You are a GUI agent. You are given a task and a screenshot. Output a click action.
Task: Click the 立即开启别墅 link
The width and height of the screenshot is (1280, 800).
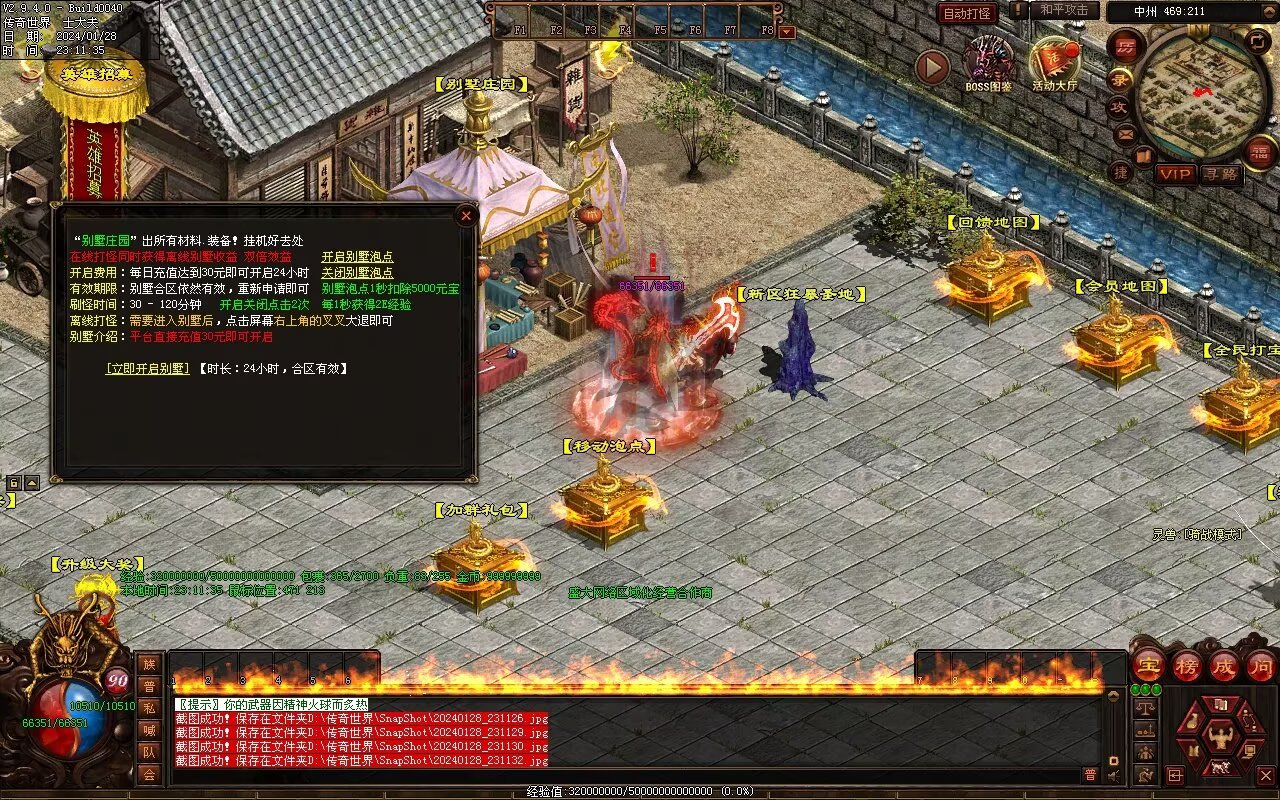[147, 368]
